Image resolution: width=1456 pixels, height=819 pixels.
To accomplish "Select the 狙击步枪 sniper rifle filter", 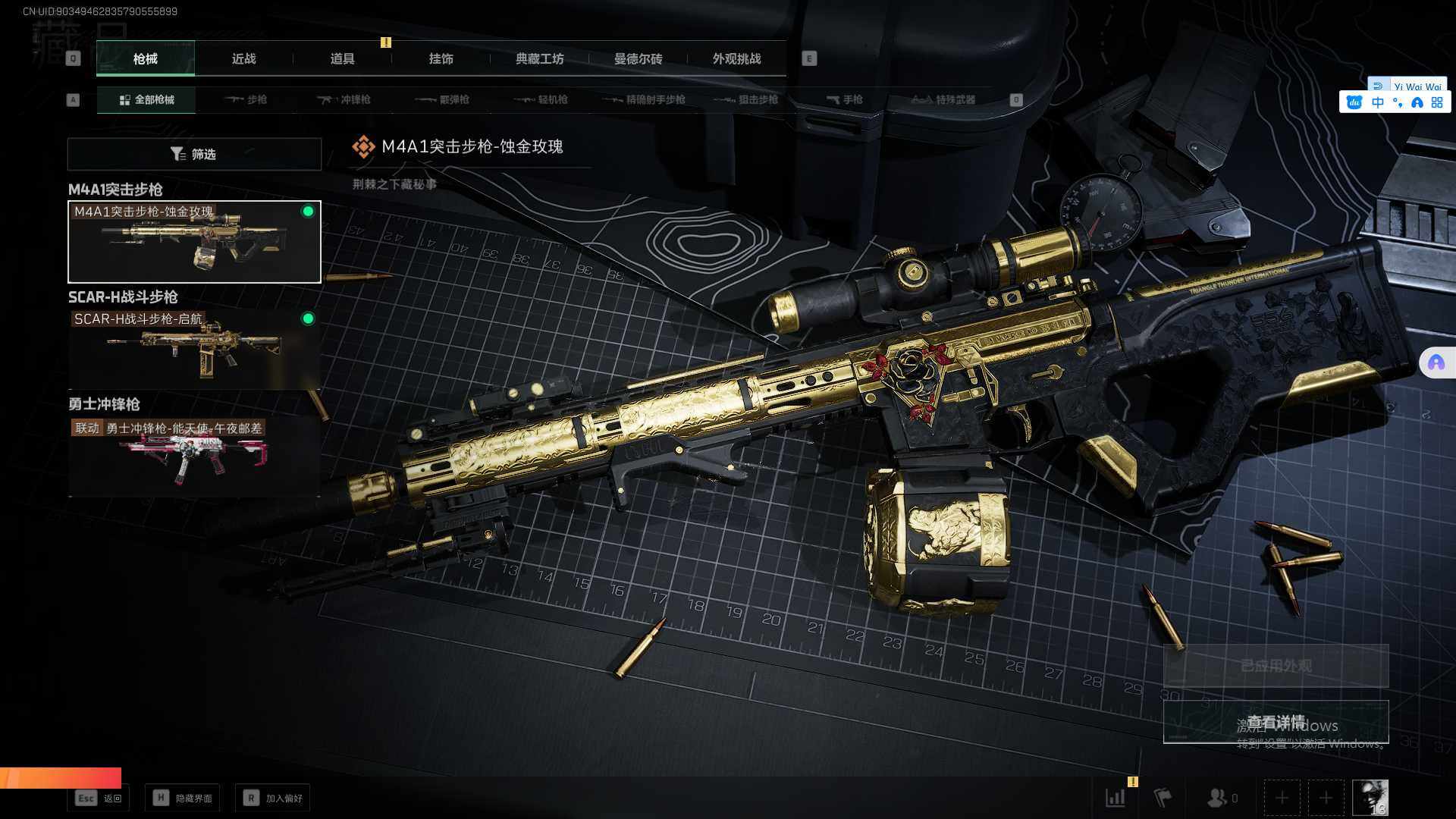I will tap(748, 100).
